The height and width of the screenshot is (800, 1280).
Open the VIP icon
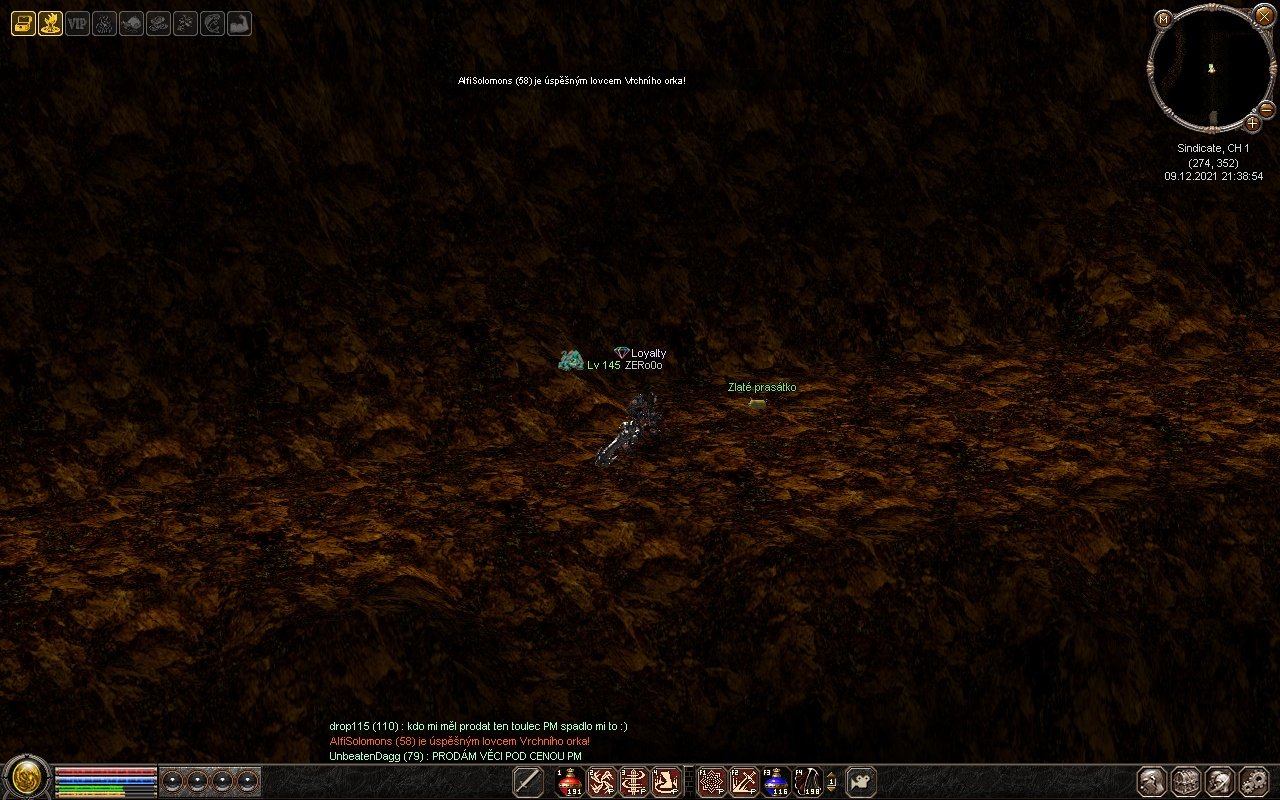(x=77, y=23)
